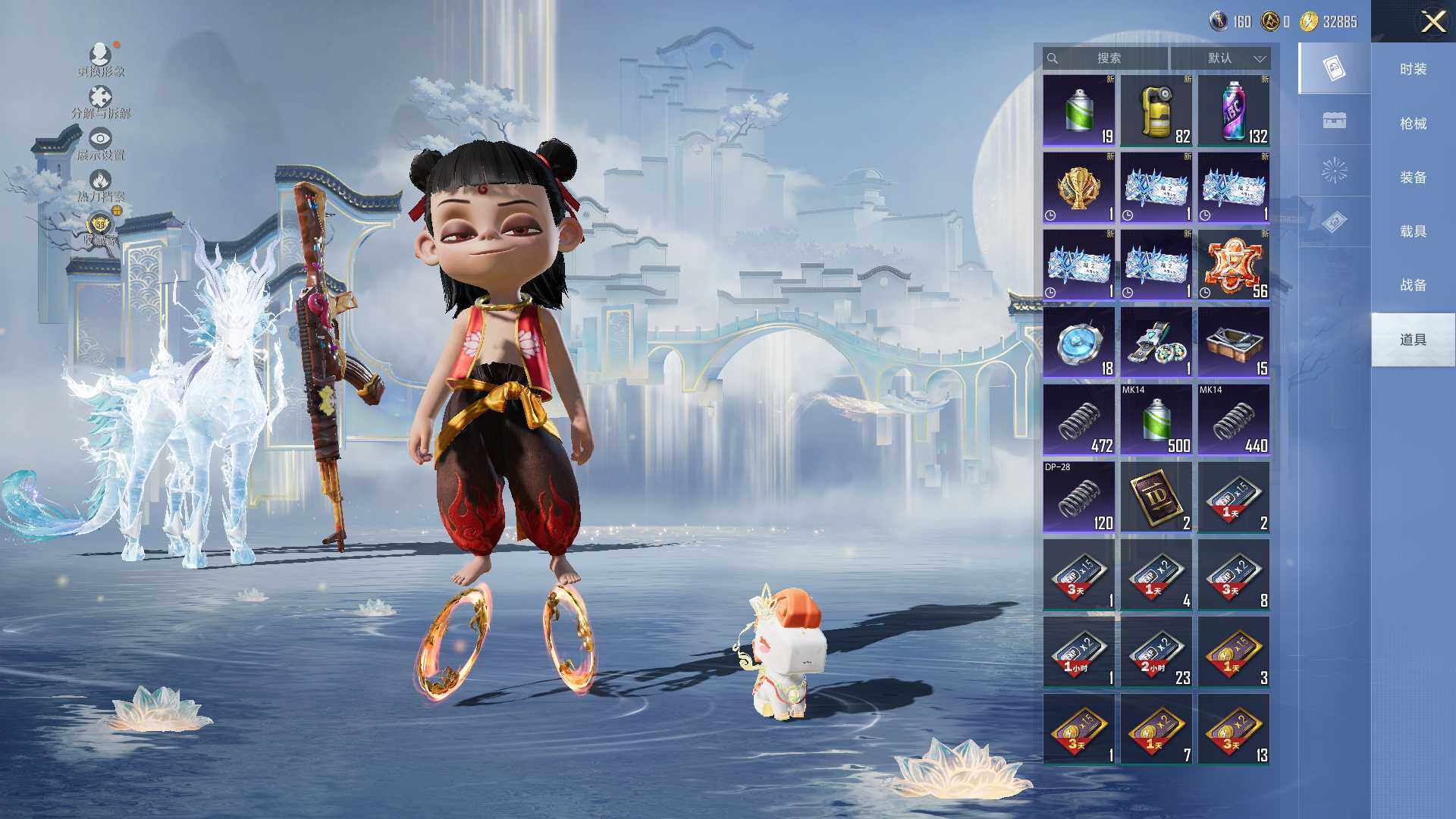This screenshot has height=819, width=1456.
Task: Switch to the 时装 outfits tab
Action: pyautogui.click(x=1413, y=69)
